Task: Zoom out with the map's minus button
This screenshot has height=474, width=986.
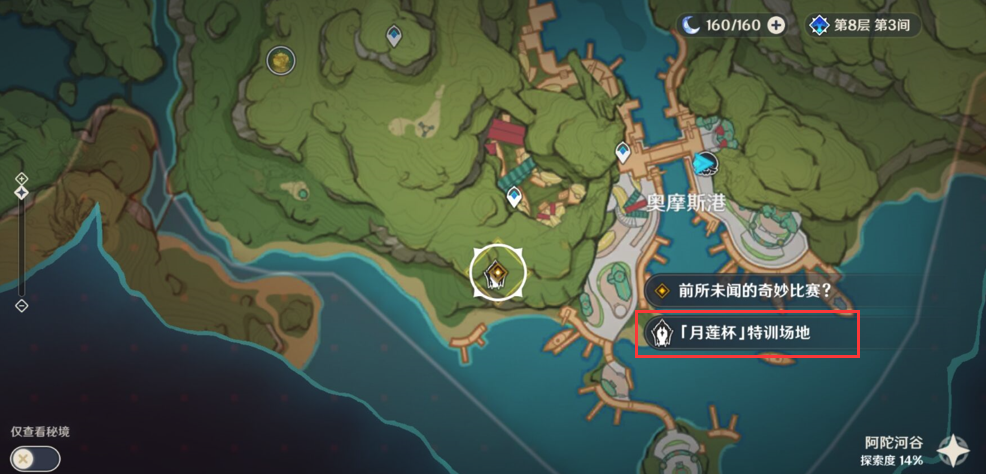Action: (x=22, y=305)
